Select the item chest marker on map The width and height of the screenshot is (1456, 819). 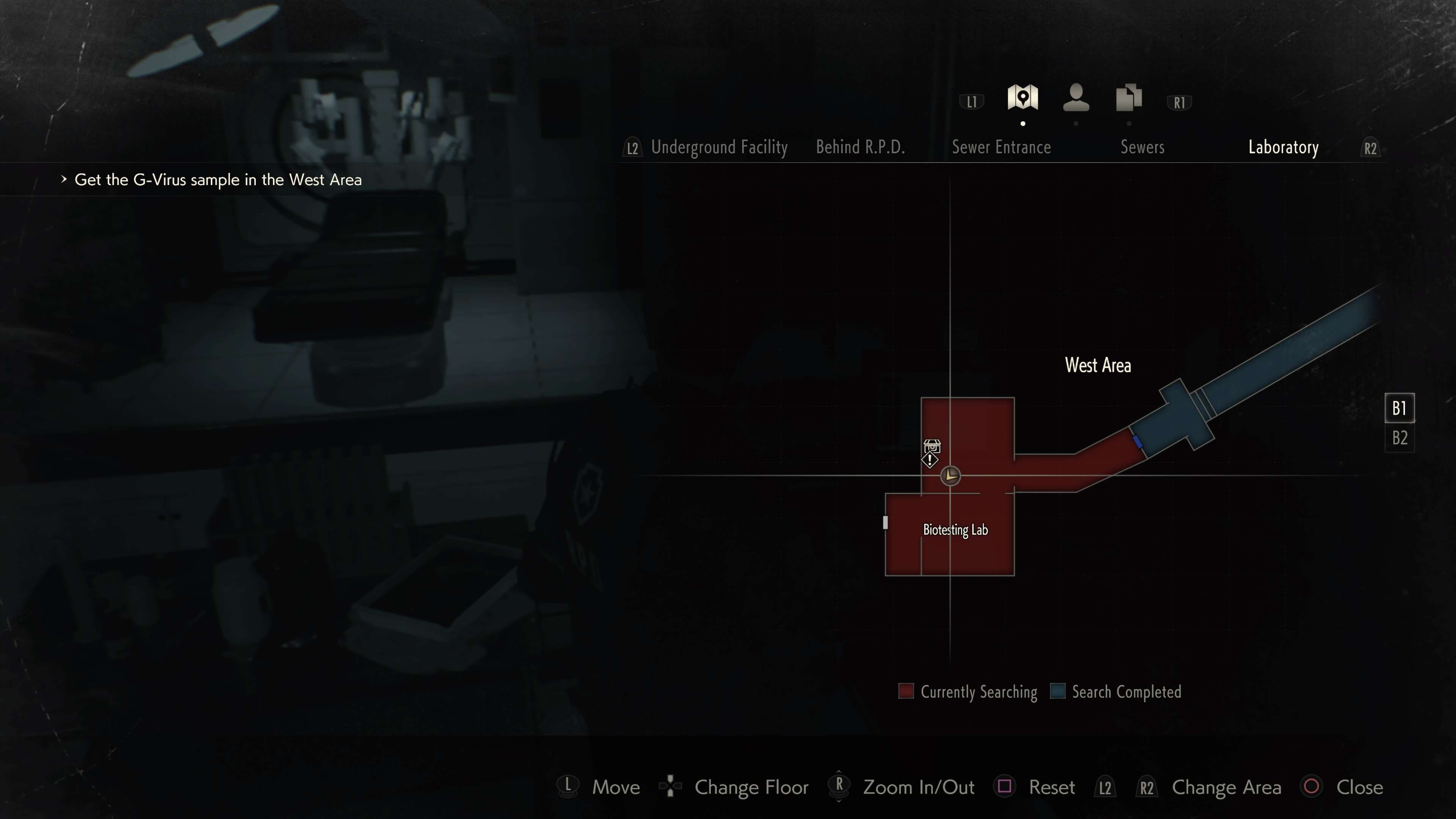click(932, 448)
